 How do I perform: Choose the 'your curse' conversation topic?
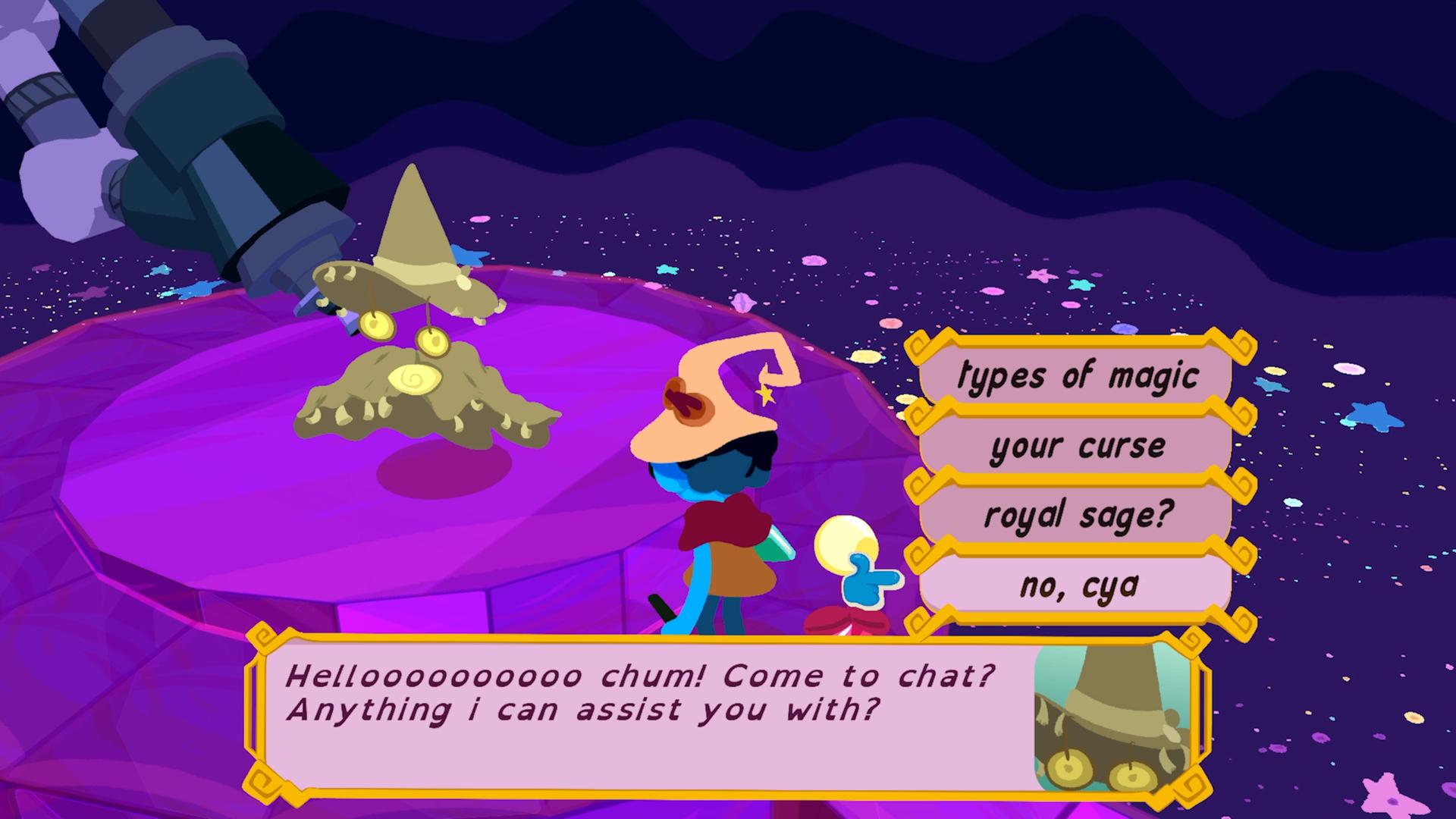coord(1077,447)
